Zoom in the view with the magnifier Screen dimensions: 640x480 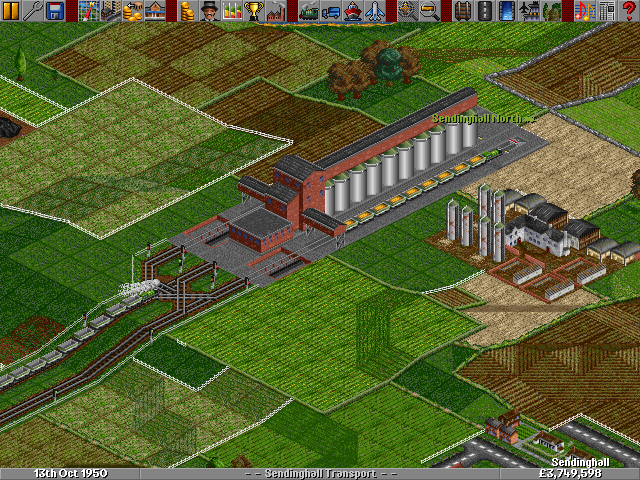(x=407, y=11)
